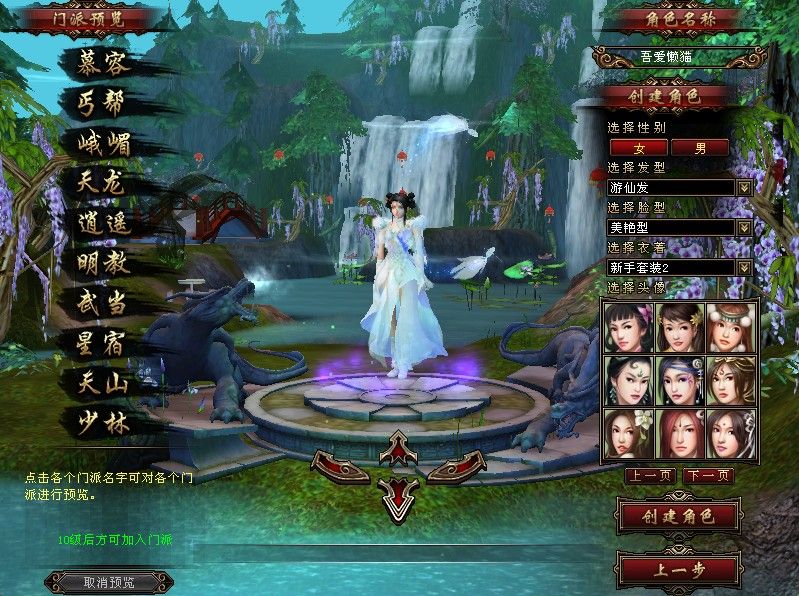The image size is (799, 596).
Task: Go back with the 上一步 button
Action: [x=679, y=570]
